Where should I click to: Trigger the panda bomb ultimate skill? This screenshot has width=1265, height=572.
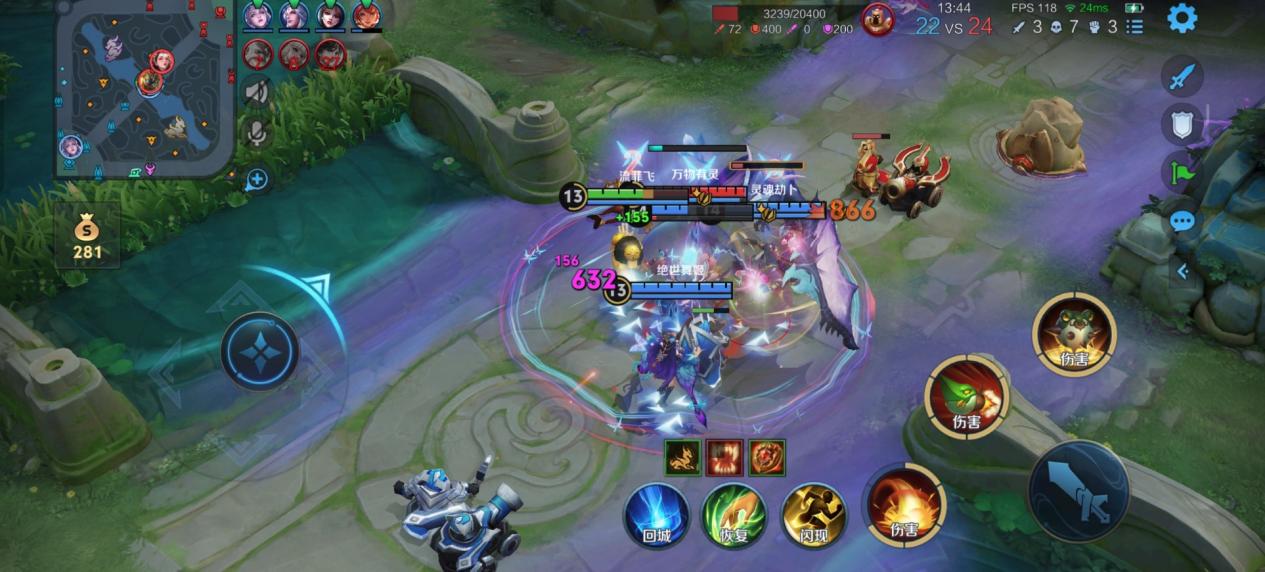click(1074, 335)
